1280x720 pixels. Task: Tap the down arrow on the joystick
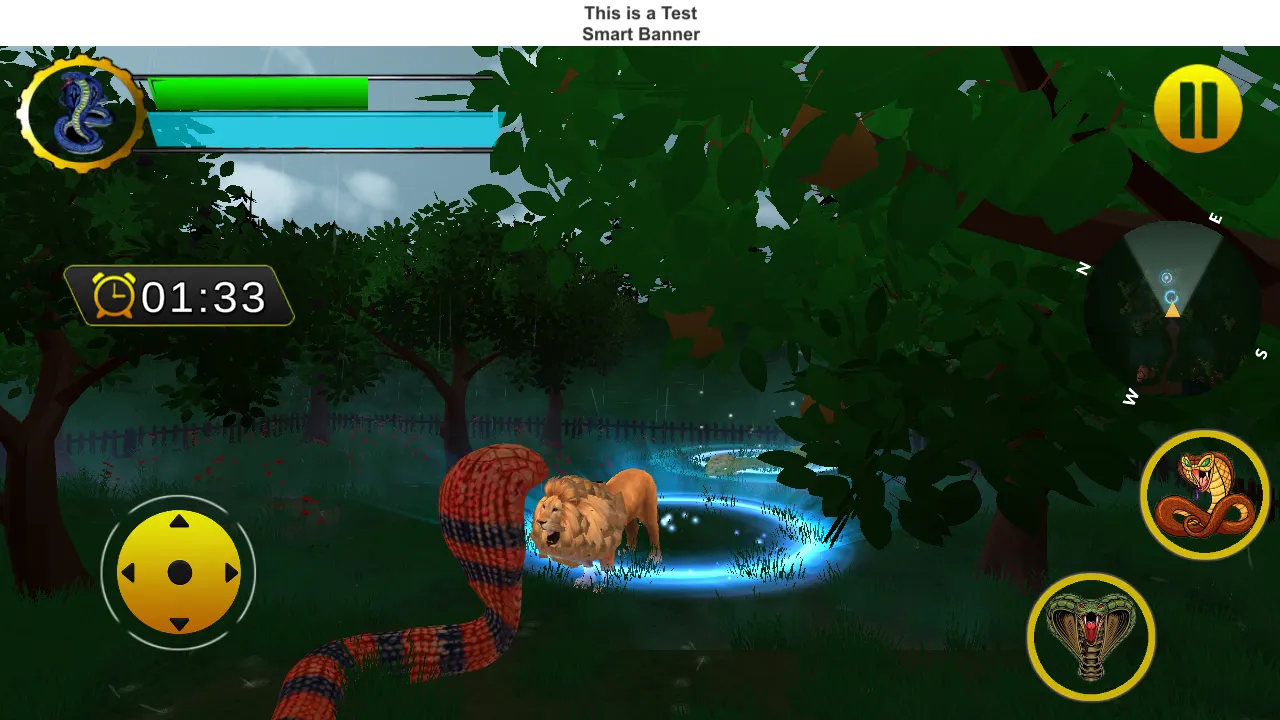(179, 625)
